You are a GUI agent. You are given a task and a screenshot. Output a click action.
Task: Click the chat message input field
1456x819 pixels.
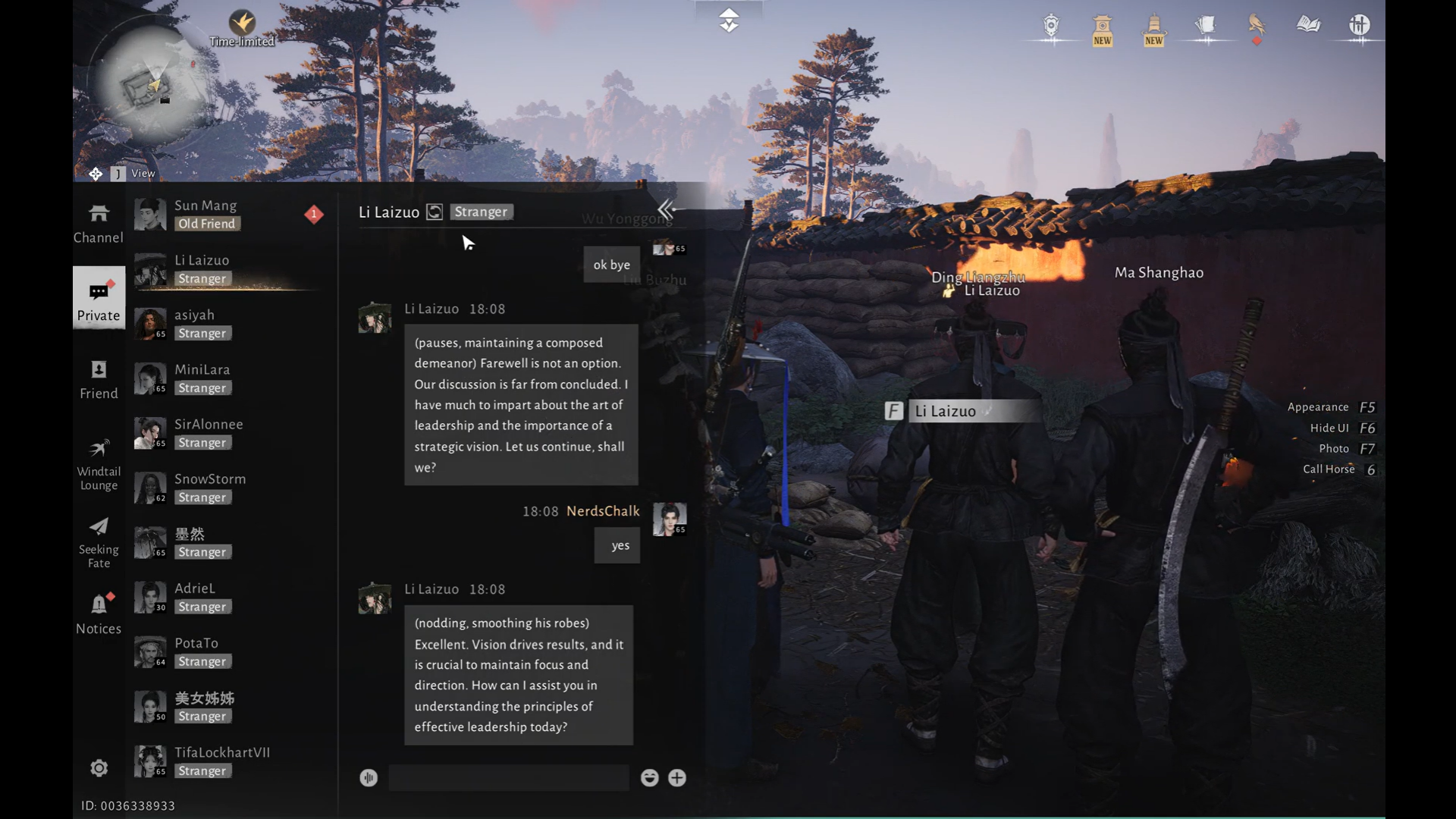[x=508, y=778]
